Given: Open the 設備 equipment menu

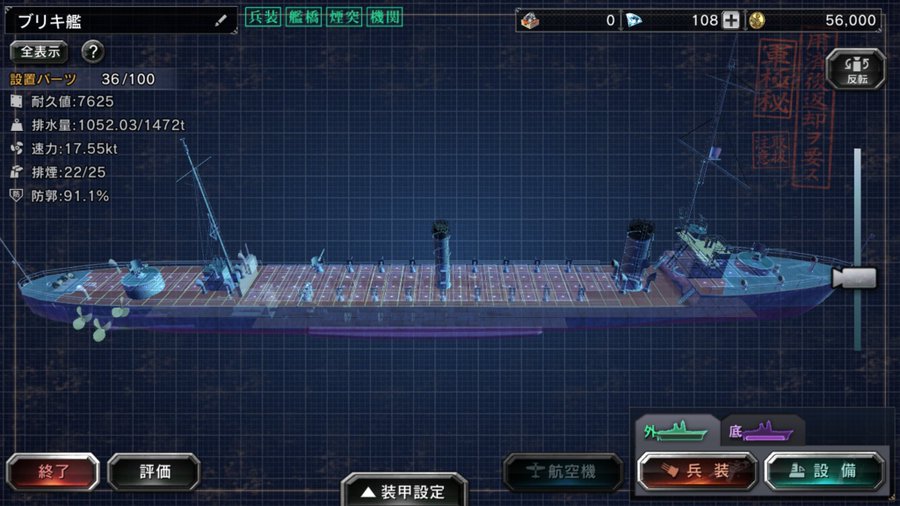Looking at the screenshot, I should pyautogui.click(x=825, y=472).
